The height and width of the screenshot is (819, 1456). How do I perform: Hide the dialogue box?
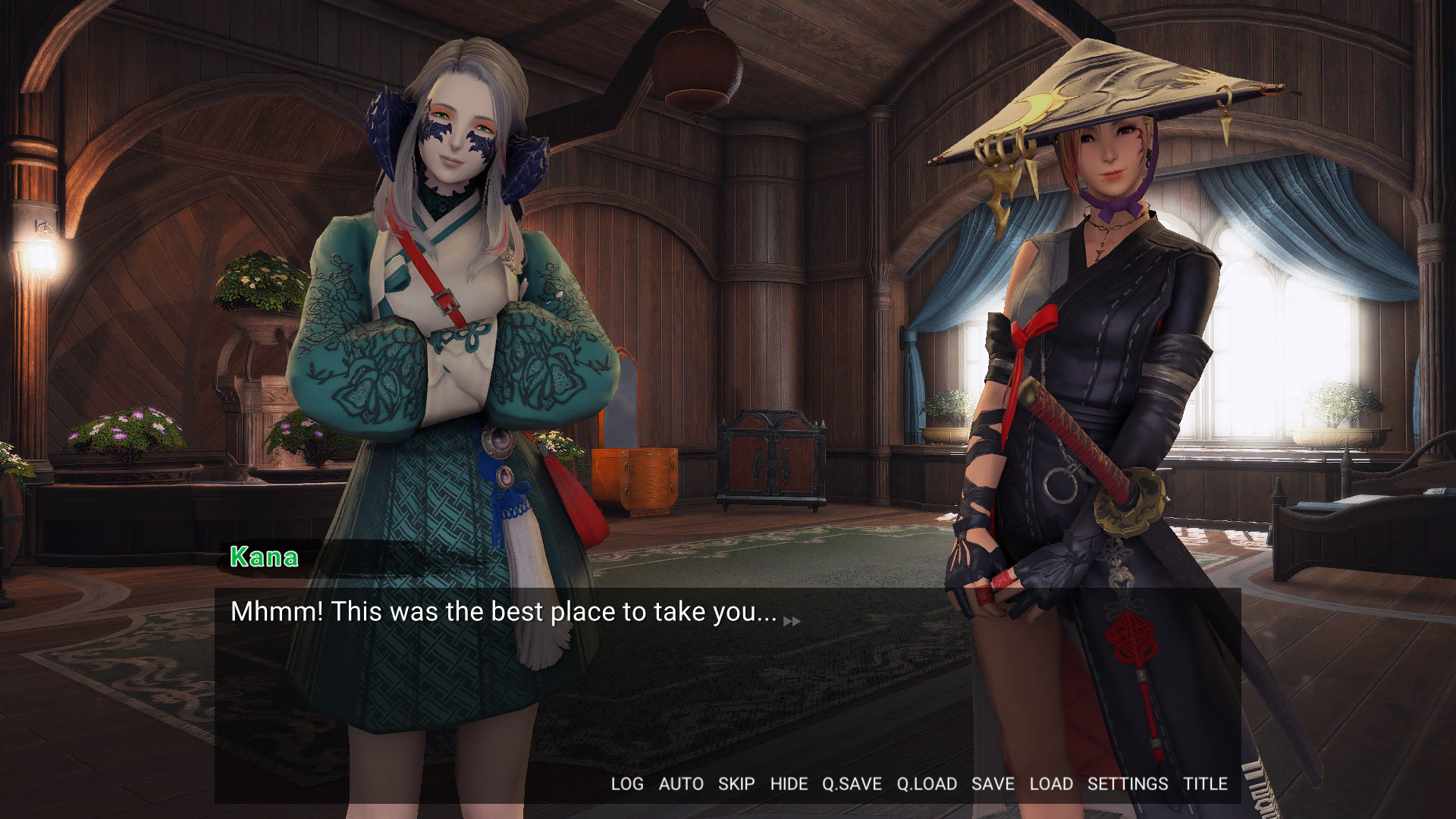pyautogui.click(x=789, y=784)
